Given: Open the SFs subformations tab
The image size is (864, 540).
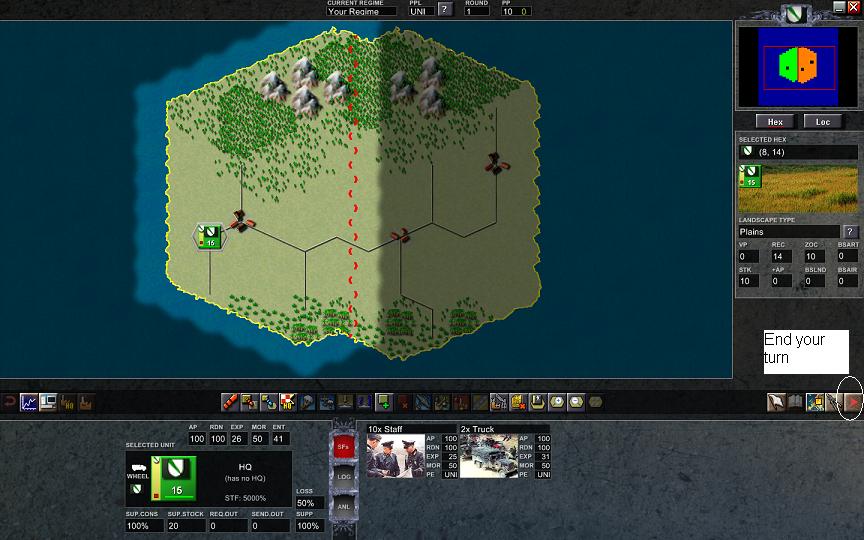Looking at the screenshot, I should pos(342,446).
